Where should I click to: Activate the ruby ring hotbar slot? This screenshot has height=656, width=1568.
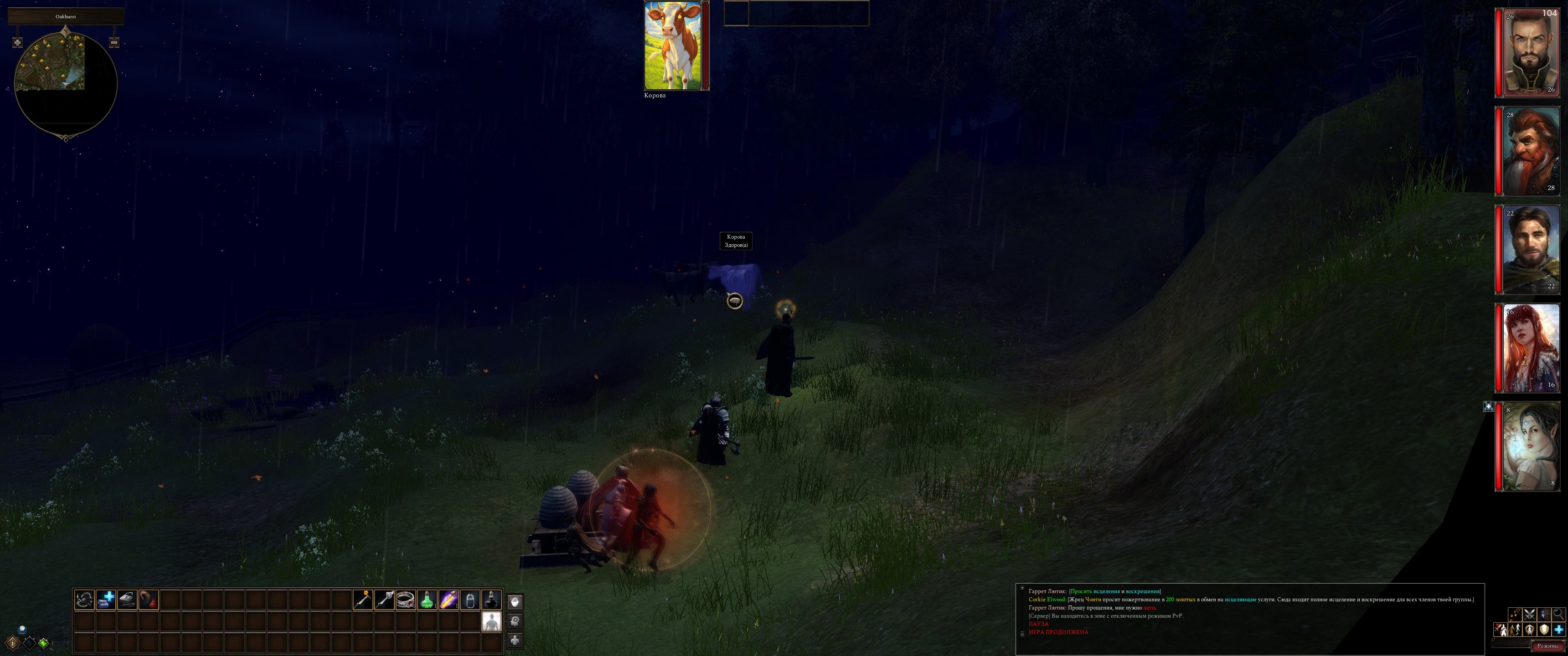pos(405,600)
